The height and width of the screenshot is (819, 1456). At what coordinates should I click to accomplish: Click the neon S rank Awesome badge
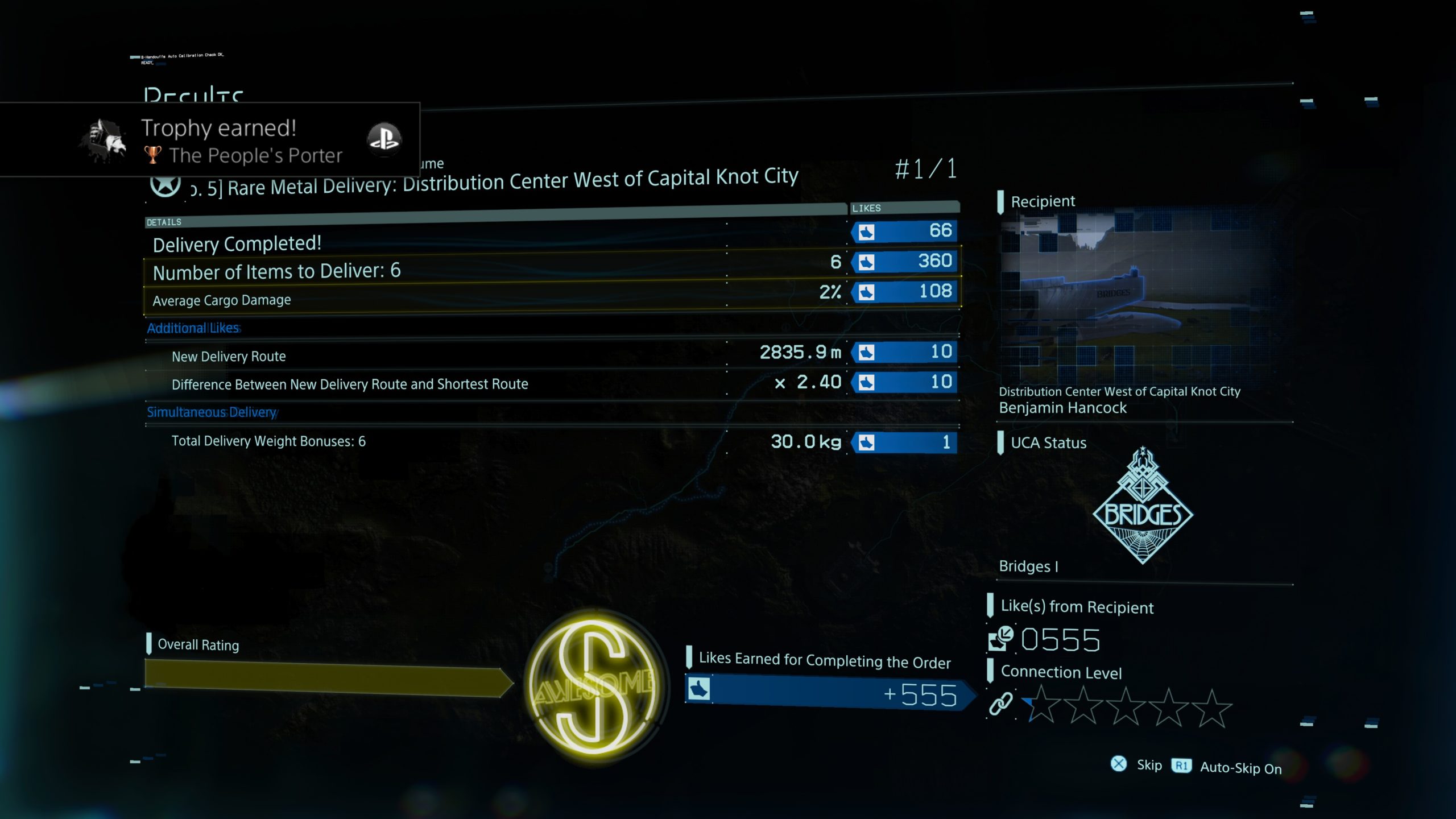[x=594, y=685]
